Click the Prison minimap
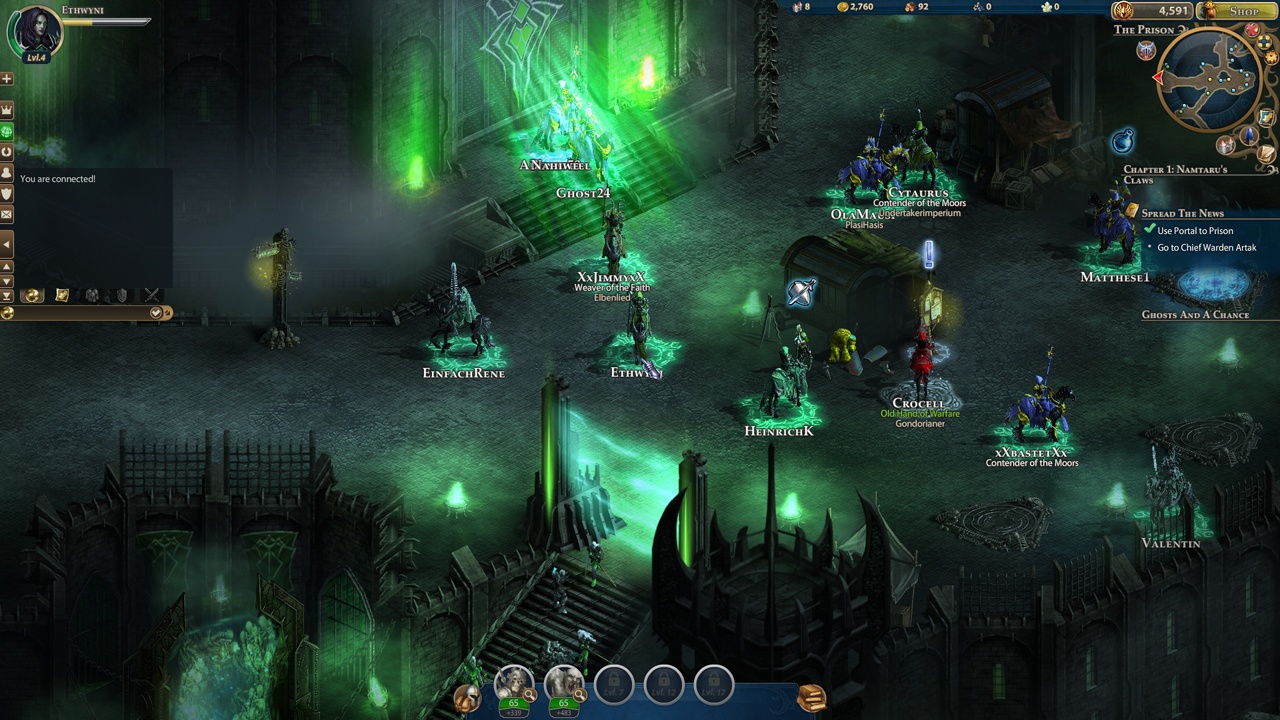 tap(1210, 78)
